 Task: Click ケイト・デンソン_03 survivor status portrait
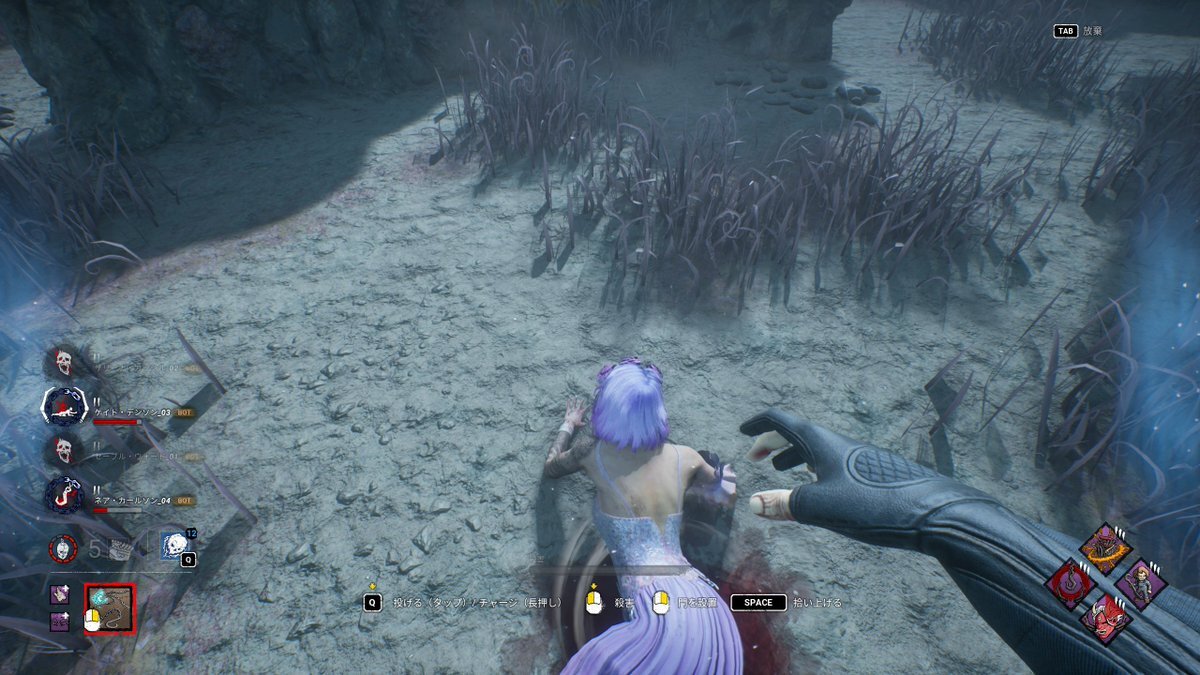coord(65,406)
